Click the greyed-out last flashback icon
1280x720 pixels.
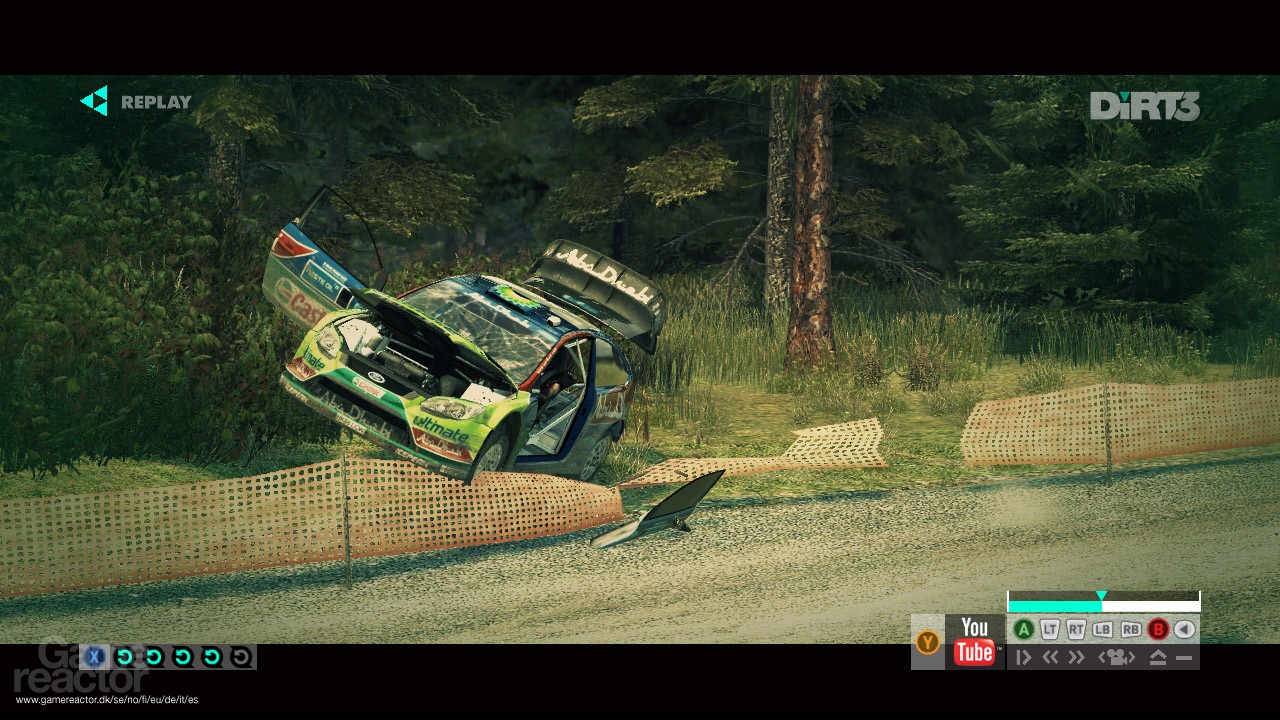(241, 656)
